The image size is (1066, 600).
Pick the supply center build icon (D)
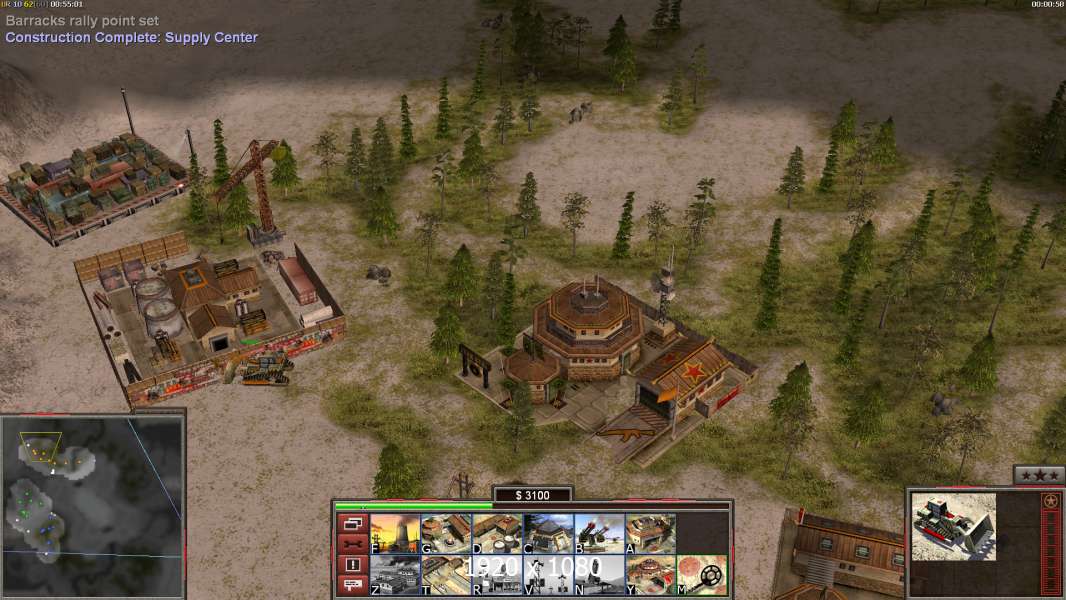pos(497,534)
